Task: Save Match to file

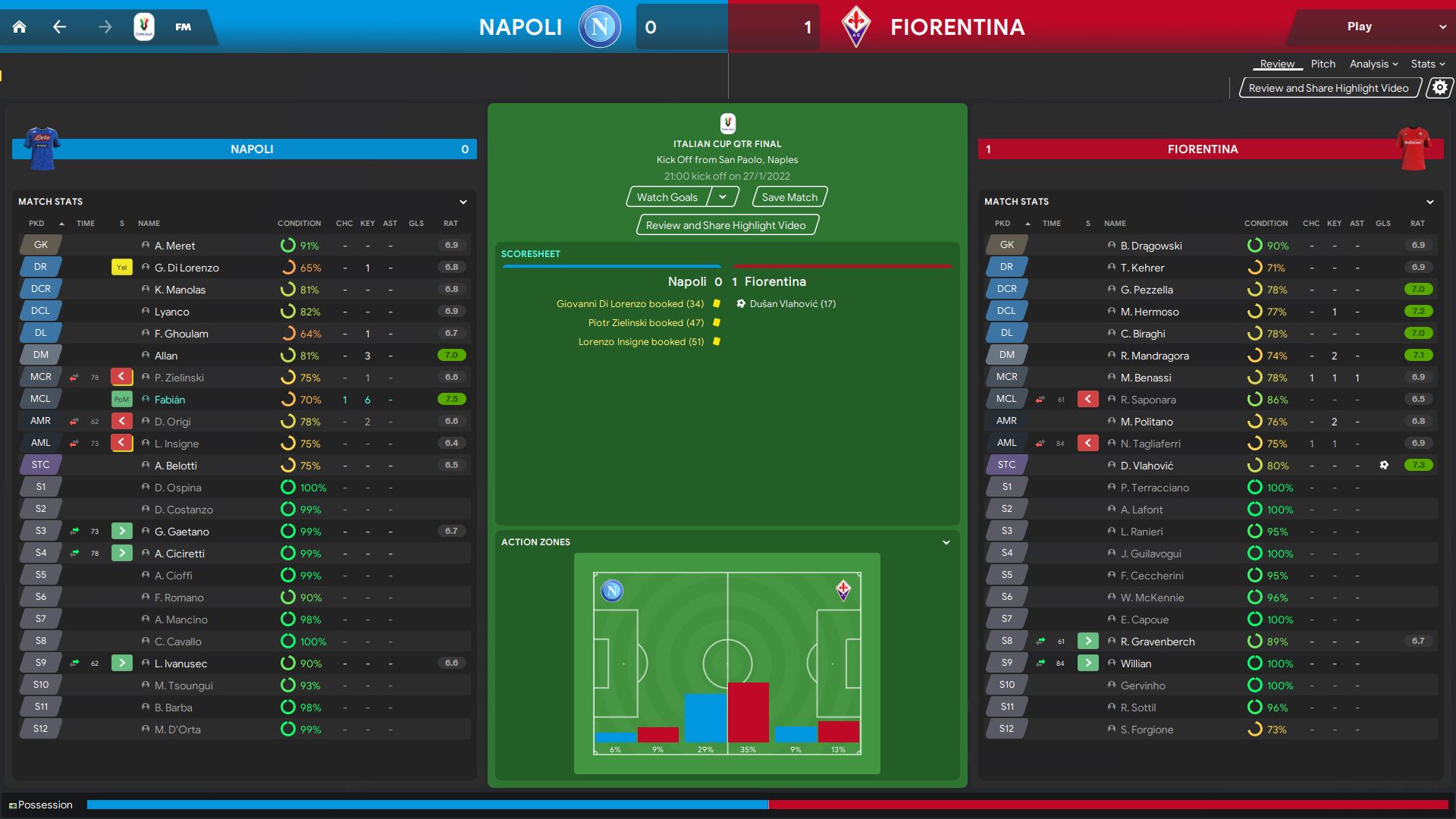Action: point(789,197)
